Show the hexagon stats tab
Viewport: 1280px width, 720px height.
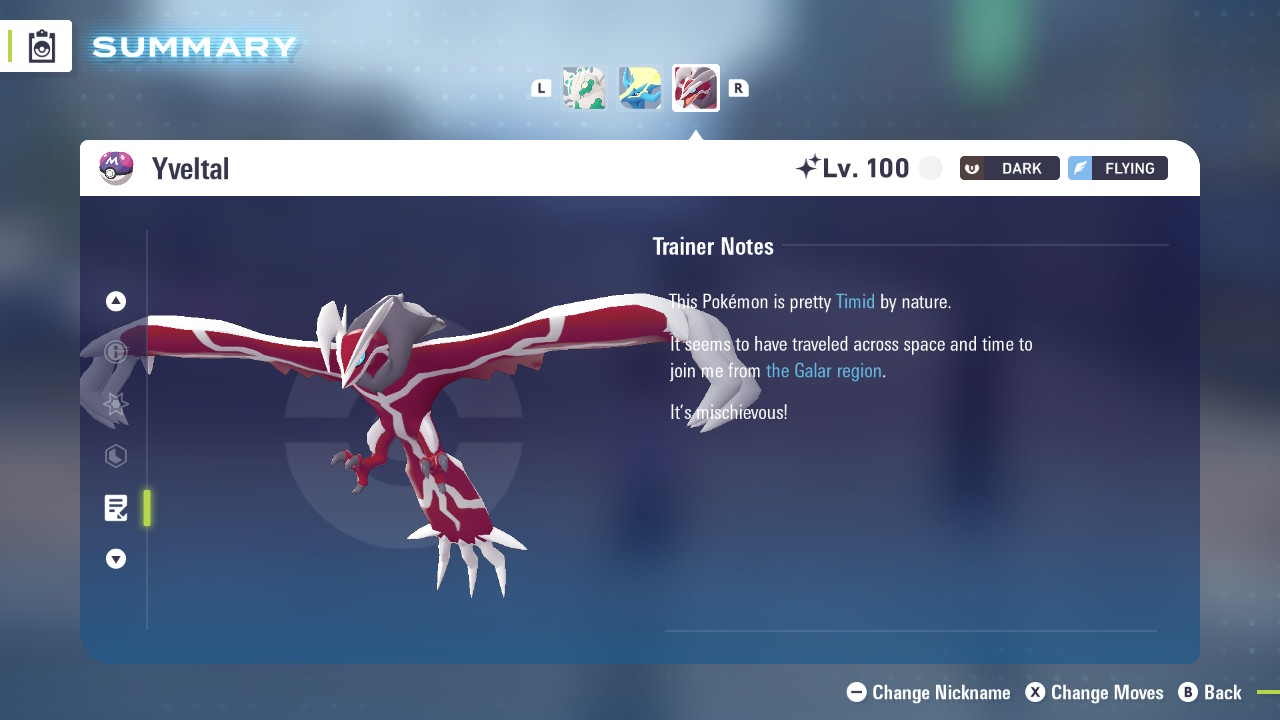(116, 456)
